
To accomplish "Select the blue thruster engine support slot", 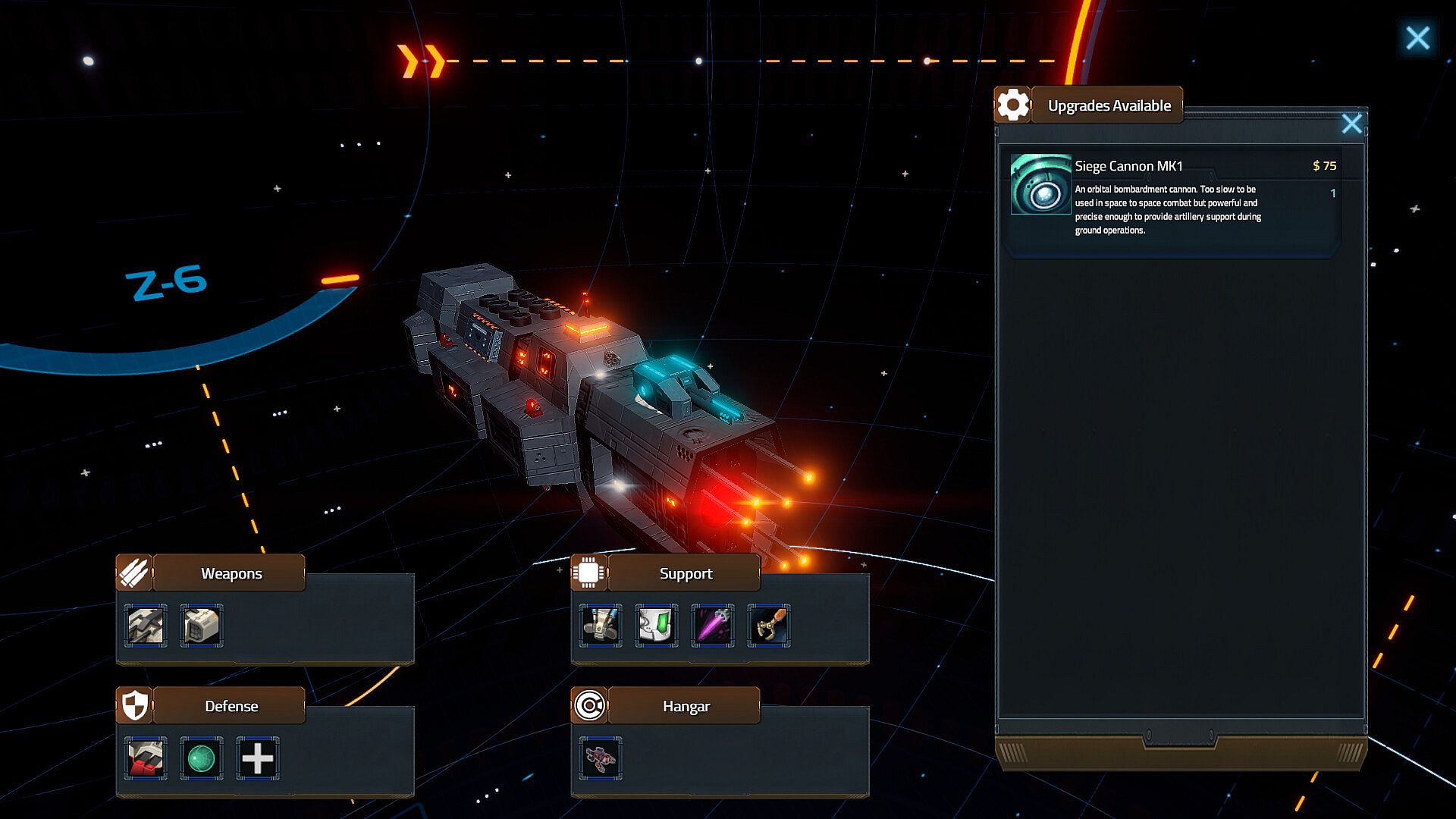I will coord(601,626).
